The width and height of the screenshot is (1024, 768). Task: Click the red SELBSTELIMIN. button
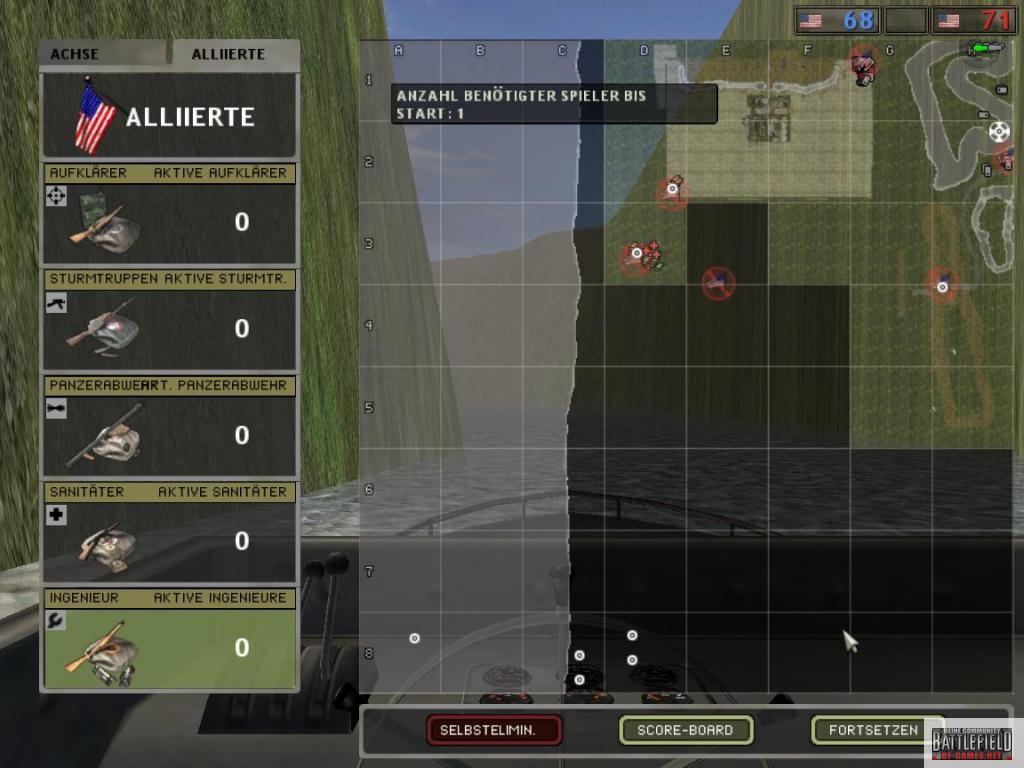[494, 730]
